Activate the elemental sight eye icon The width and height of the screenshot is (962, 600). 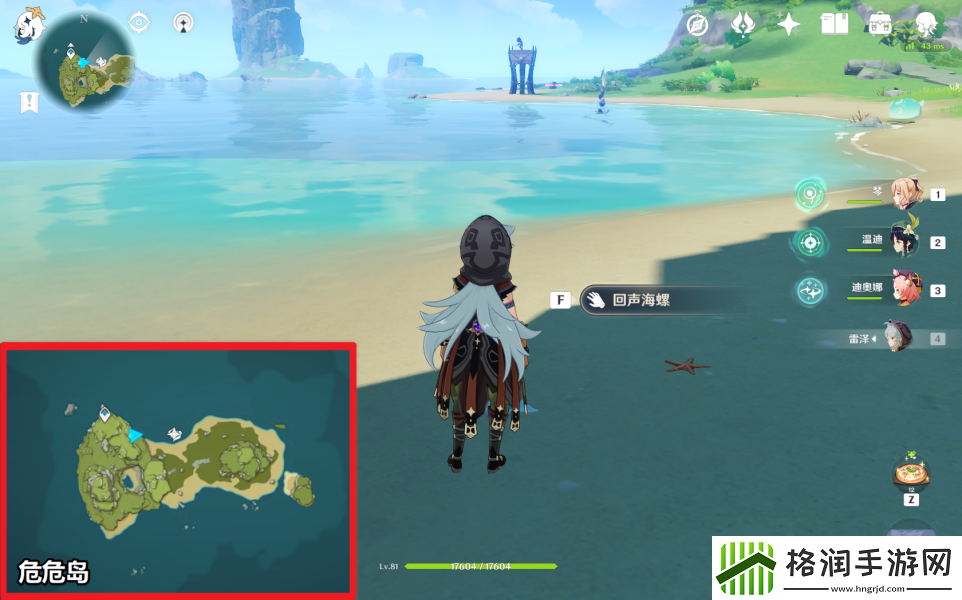coord(139,22)
